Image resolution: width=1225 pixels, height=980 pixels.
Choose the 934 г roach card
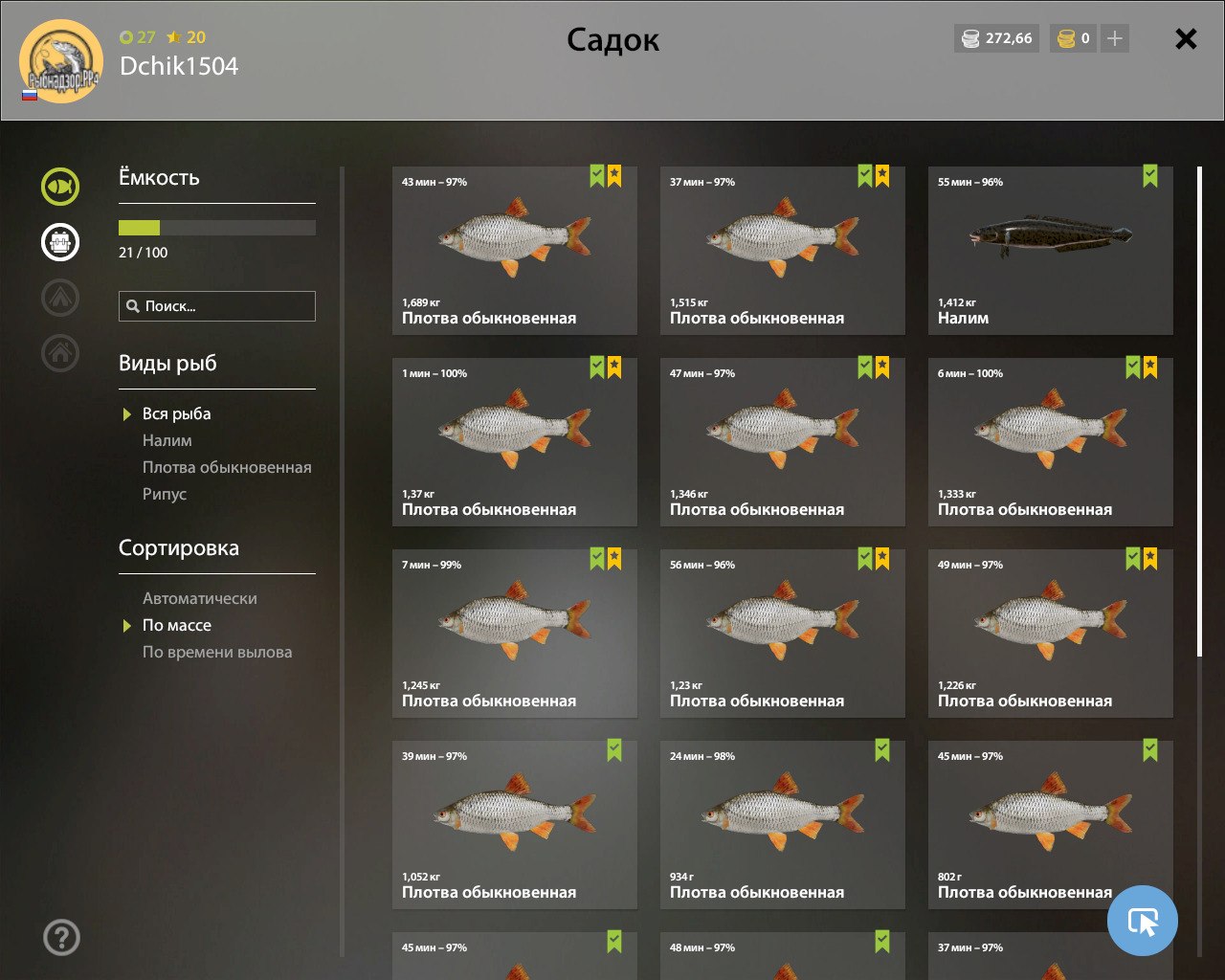coord(782,825)
